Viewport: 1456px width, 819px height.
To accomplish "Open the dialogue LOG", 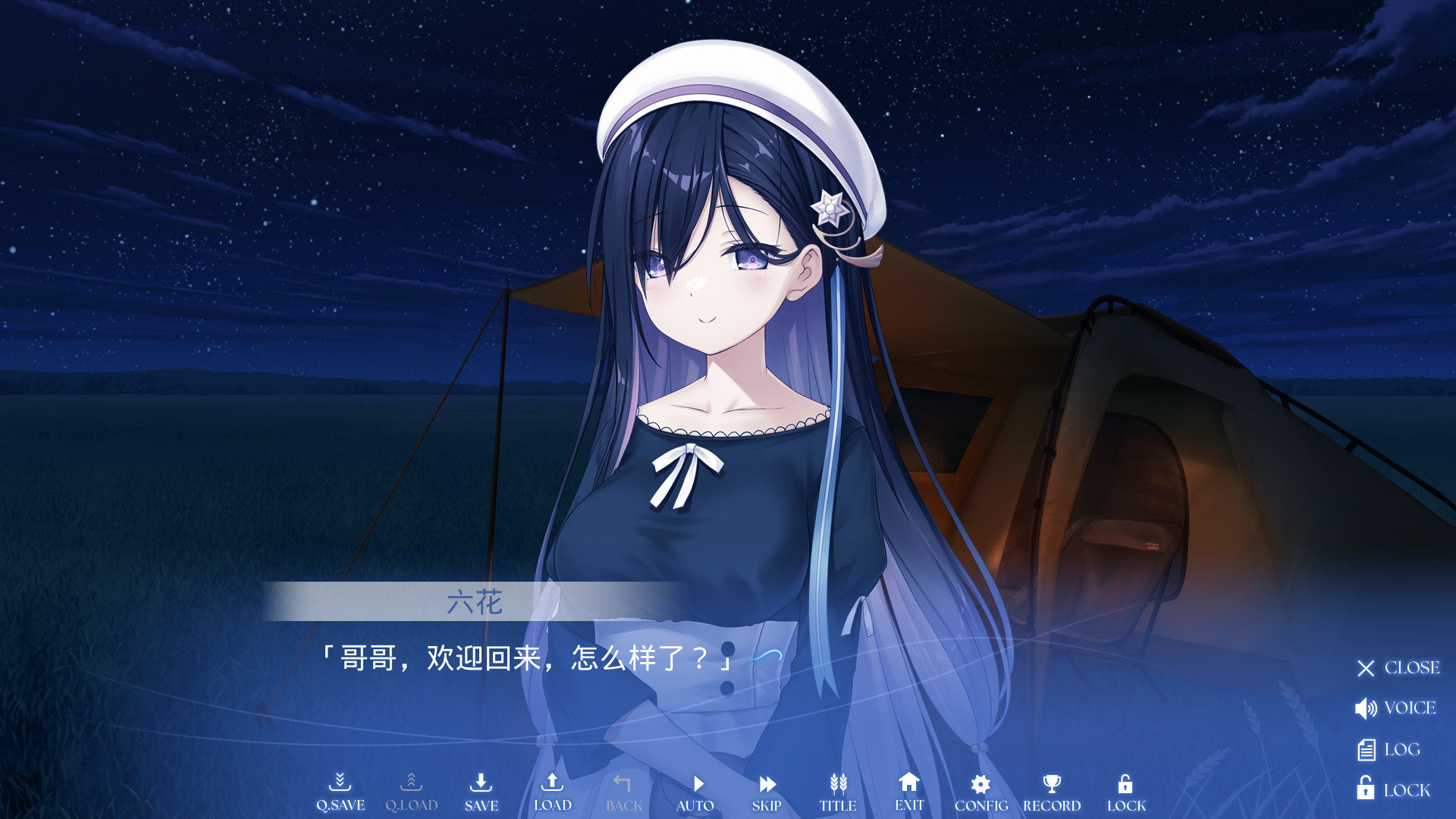I will click(x=1388, y=750).
